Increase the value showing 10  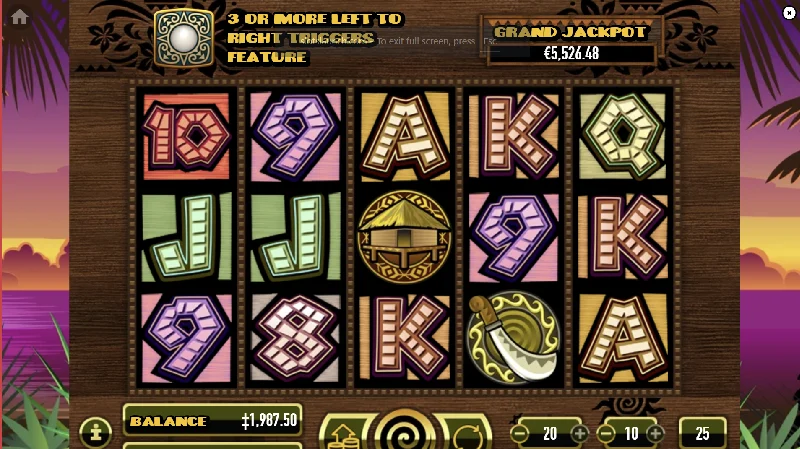point(655,434)
